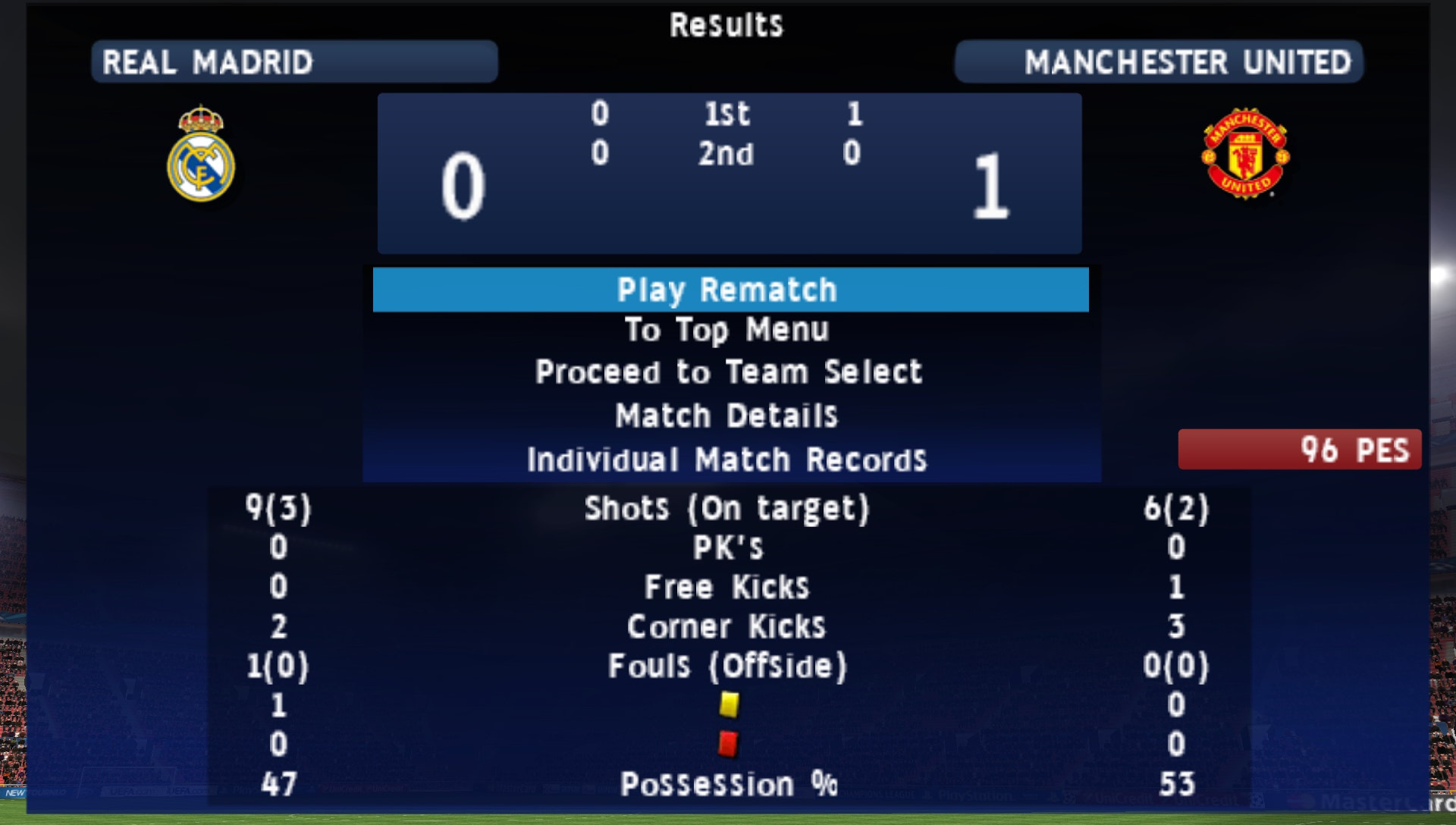Open Individual Match Records

tap(728, 460)
